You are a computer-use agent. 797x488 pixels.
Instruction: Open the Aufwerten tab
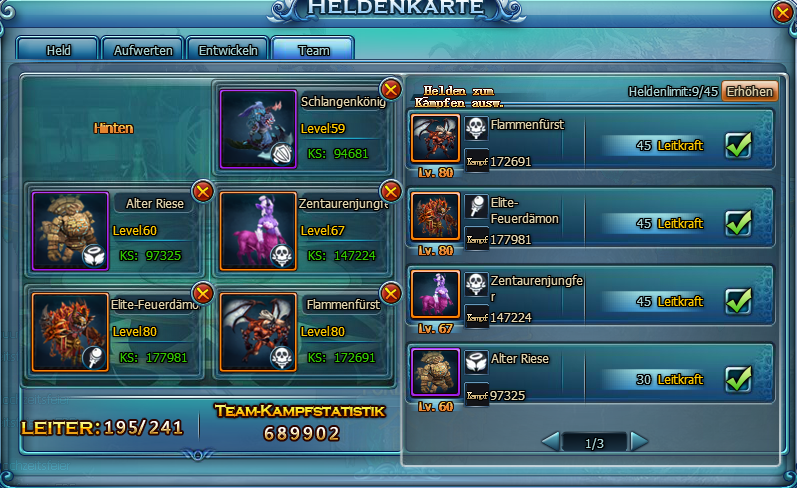coord(143,50)
